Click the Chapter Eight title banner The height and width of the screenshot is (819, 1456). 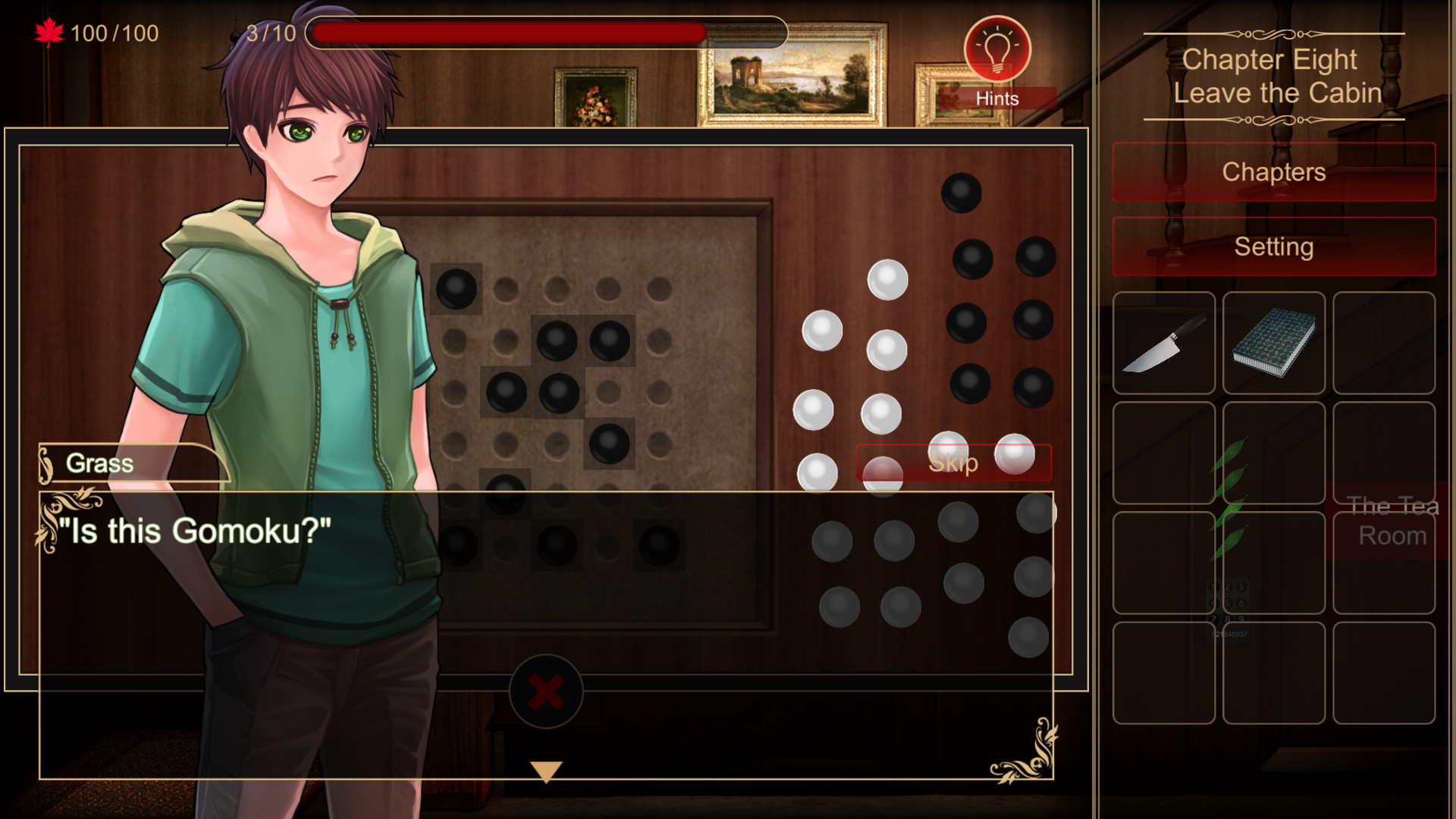1273,76
